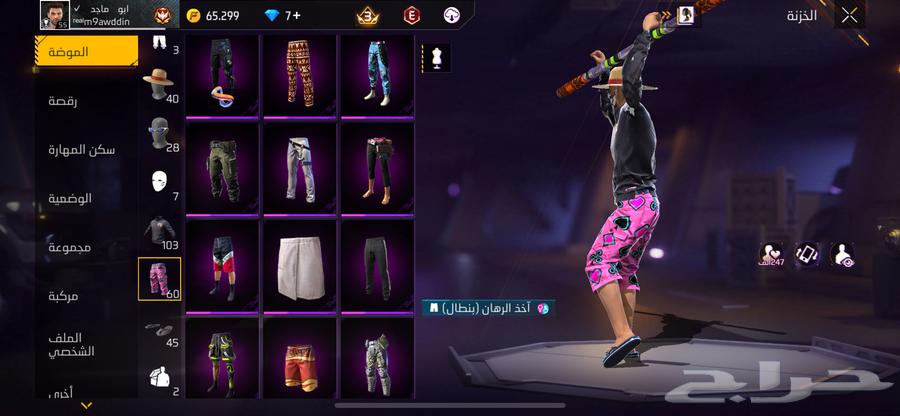Screen dimensions: 900x416
Task: Select the white face mask category
Action: click(158, 183)
